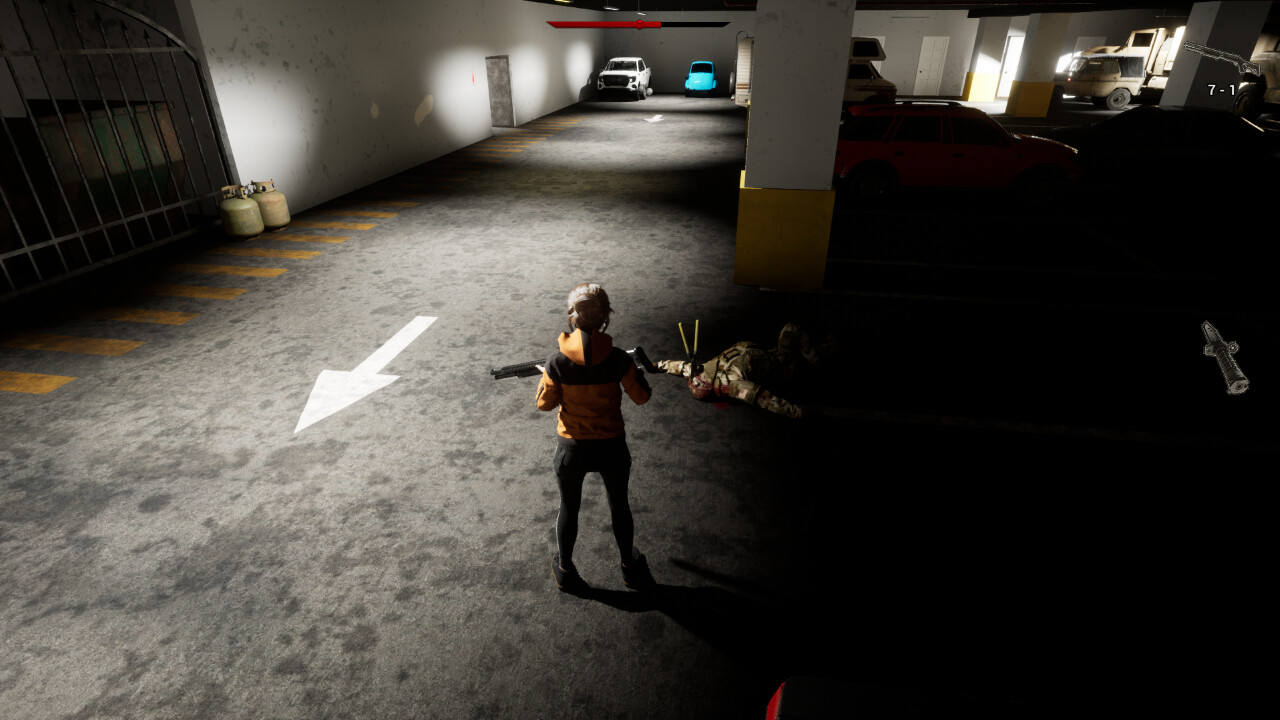The height and width of the screenshot is (720, 1280).
Task: Click the right gas canister near the gate
Action: (x=270, y=210)
